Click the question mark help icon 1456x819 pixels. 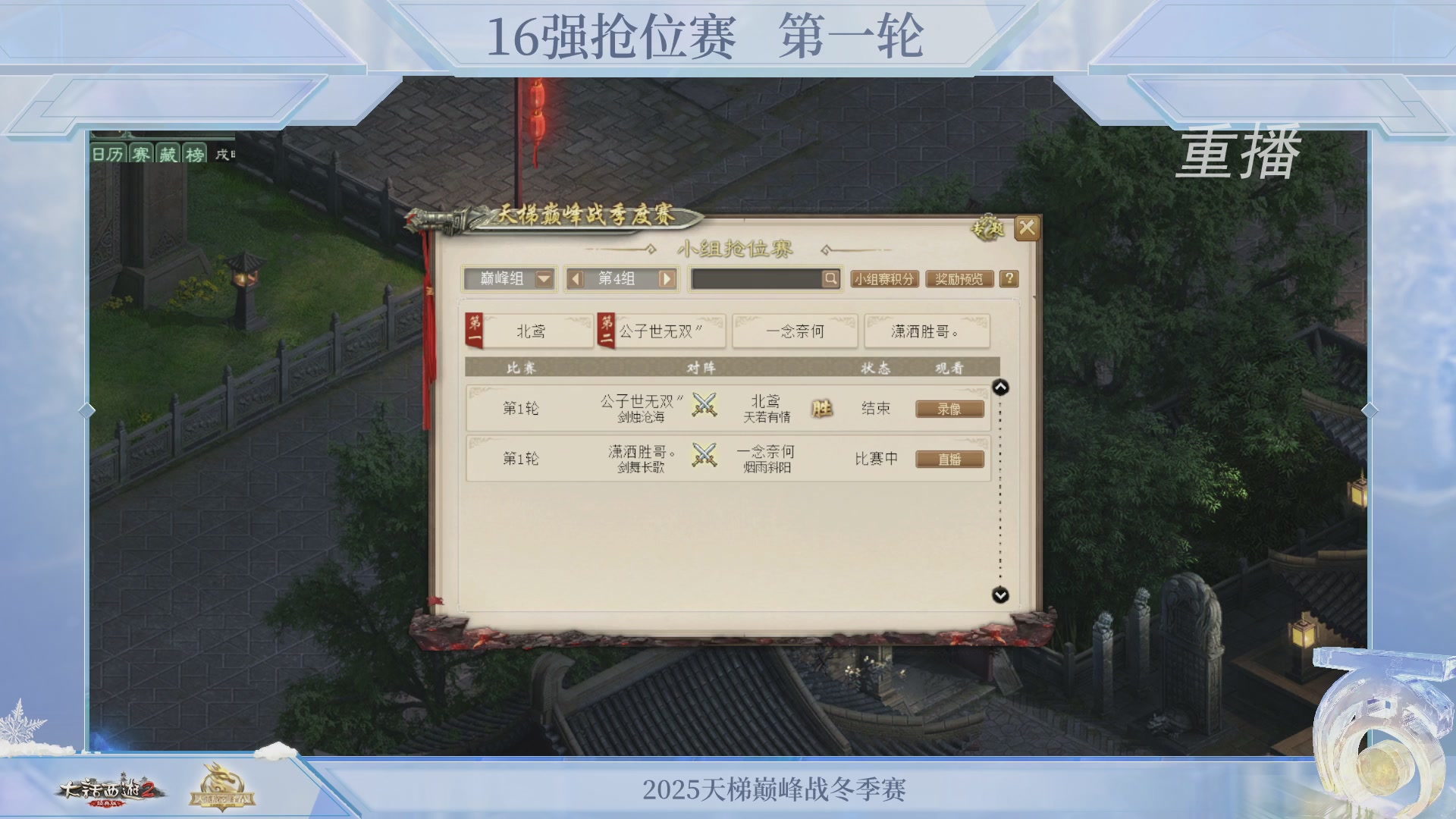tap(1009, 279)
